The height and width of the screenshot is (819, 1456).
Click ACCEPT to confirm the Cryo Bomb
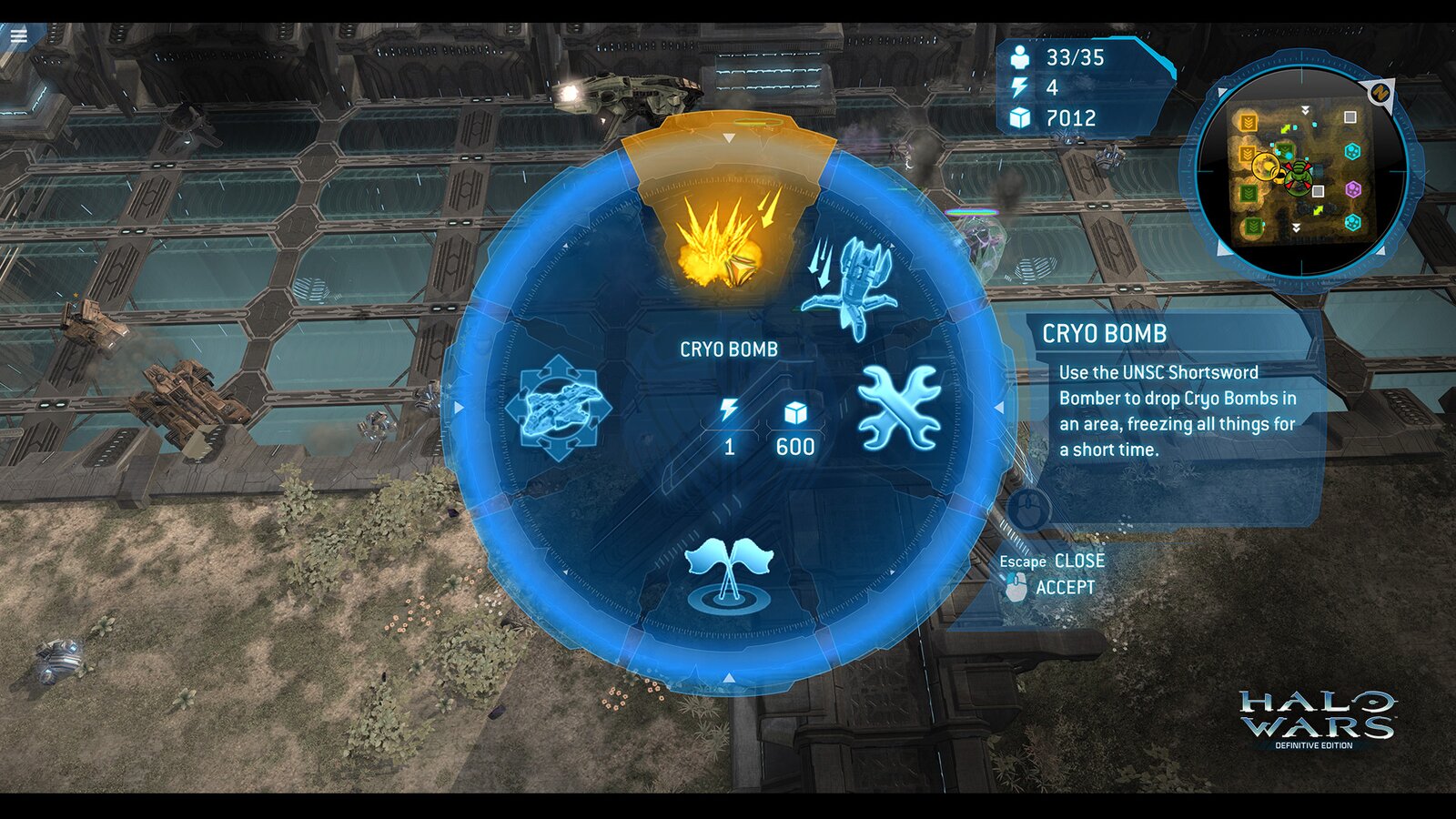click(x=1066, y=588)
